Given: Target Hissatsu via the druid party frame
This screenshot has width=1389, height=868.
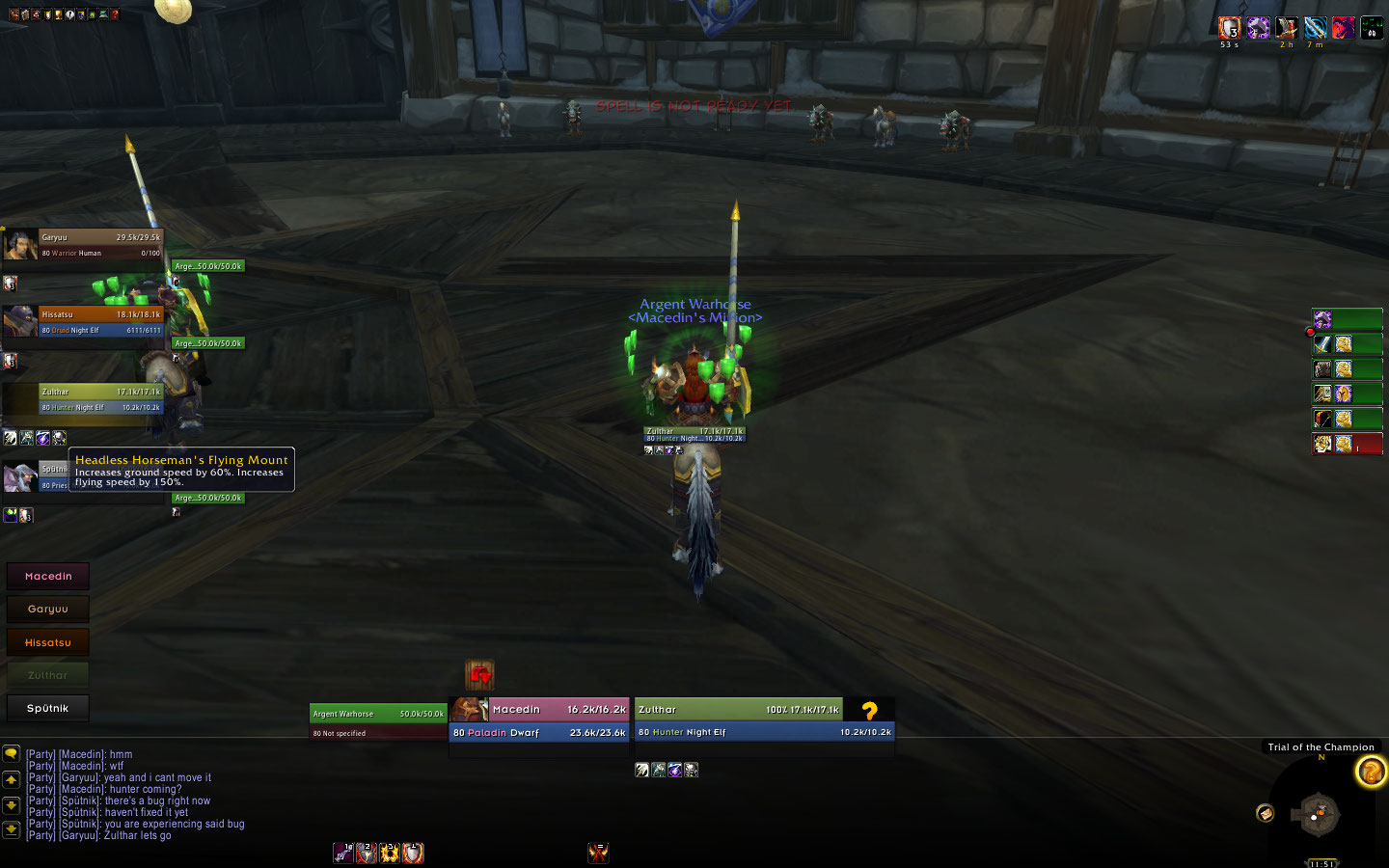Looking at the screenshot, I should tap(100, 322).
